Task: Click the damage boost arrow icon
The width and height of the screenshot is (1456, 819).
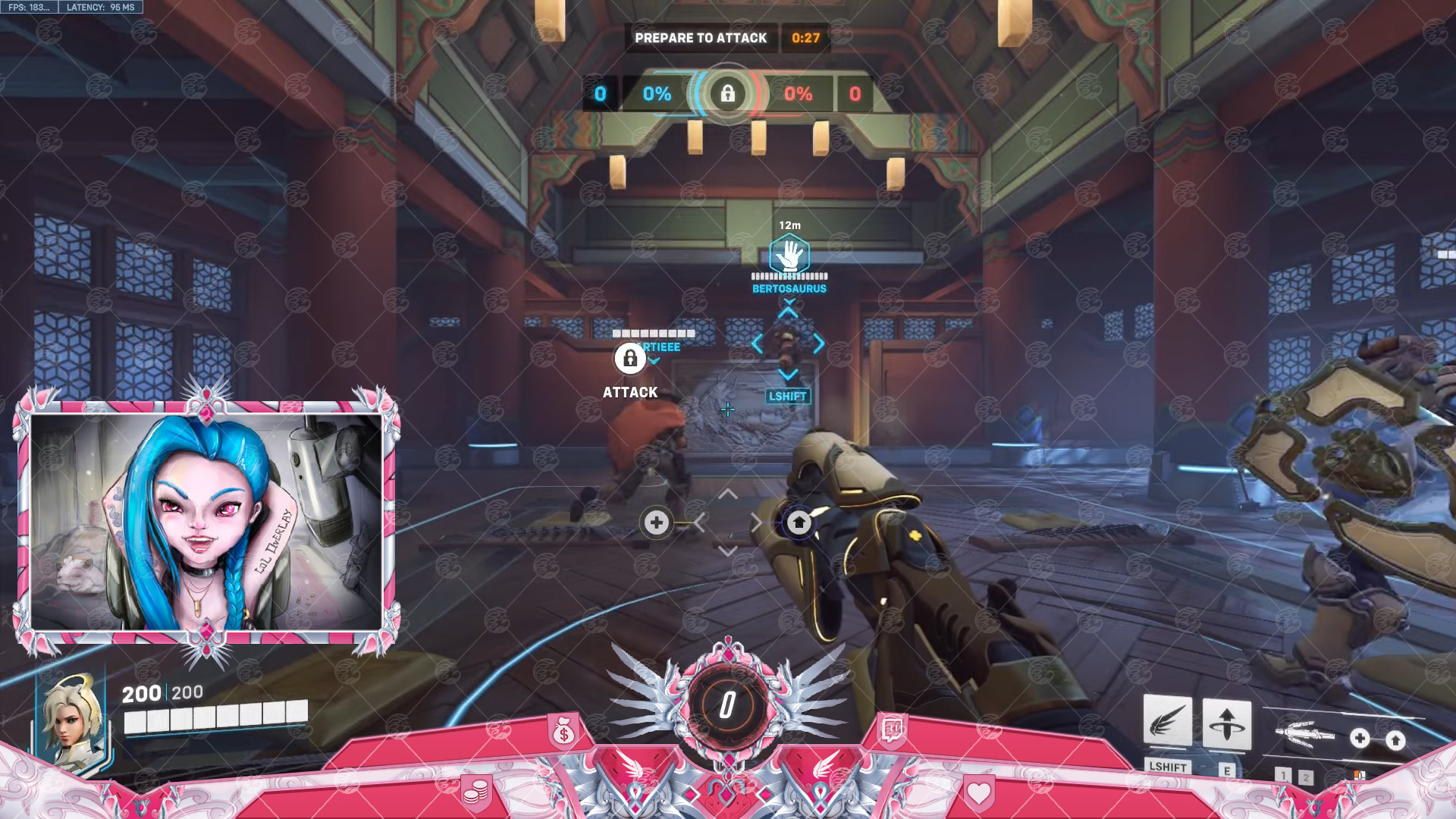Action: coord(798,522)
